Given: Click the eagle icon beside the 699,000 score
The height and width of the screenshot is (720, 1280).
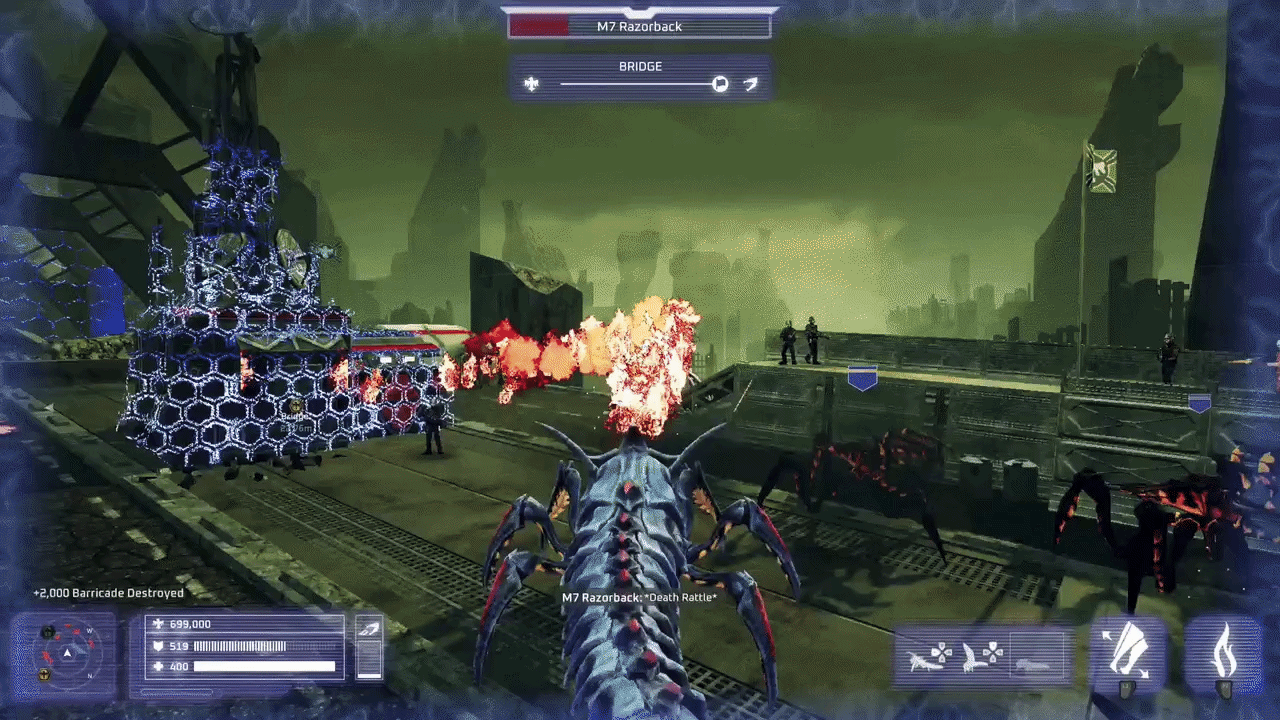Looking at the screenshot, I should 157,624.
